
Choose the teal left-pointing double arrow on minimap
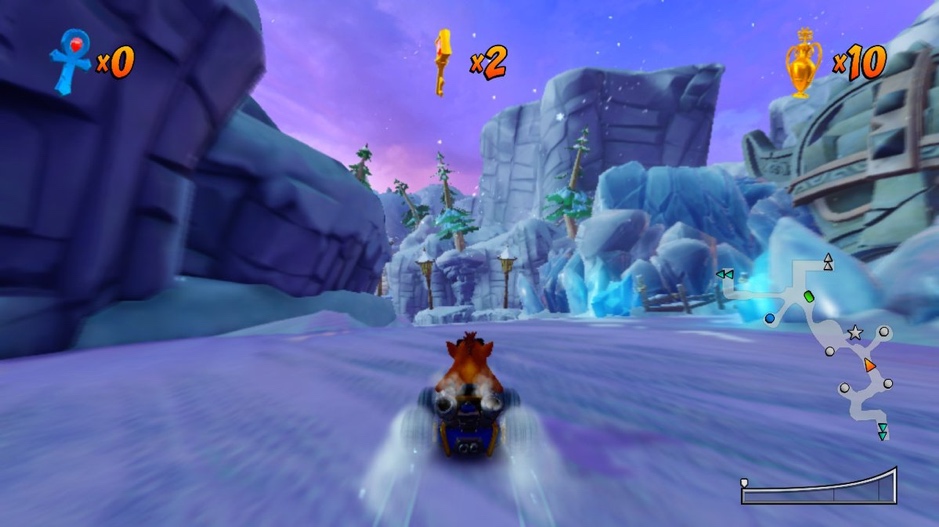pyautogui.click(x=725, y=274)
